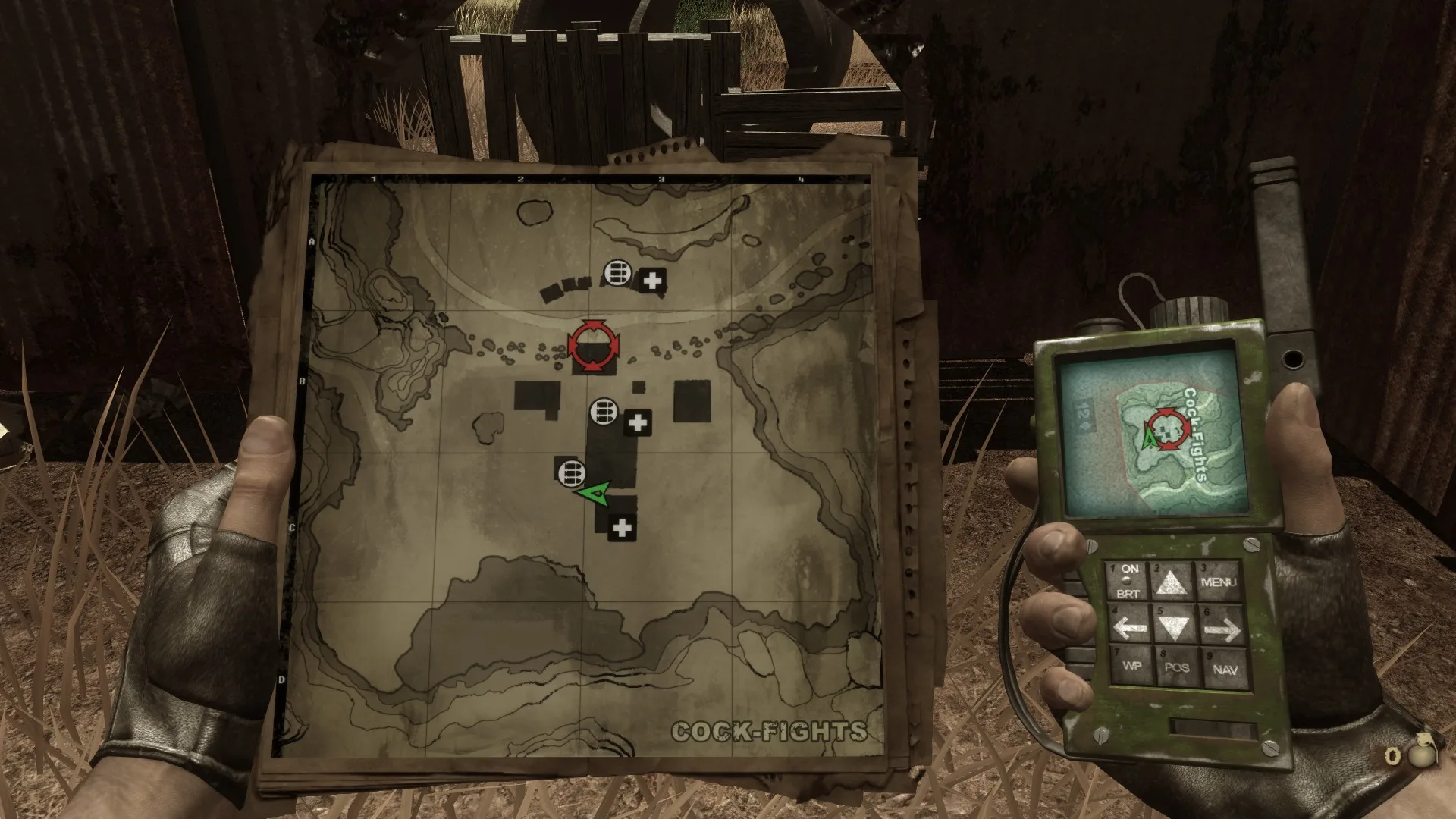Use the down arrow key on the GPS keypad
This screenshot has height=819, width=1456.
tap(1174, 626)
